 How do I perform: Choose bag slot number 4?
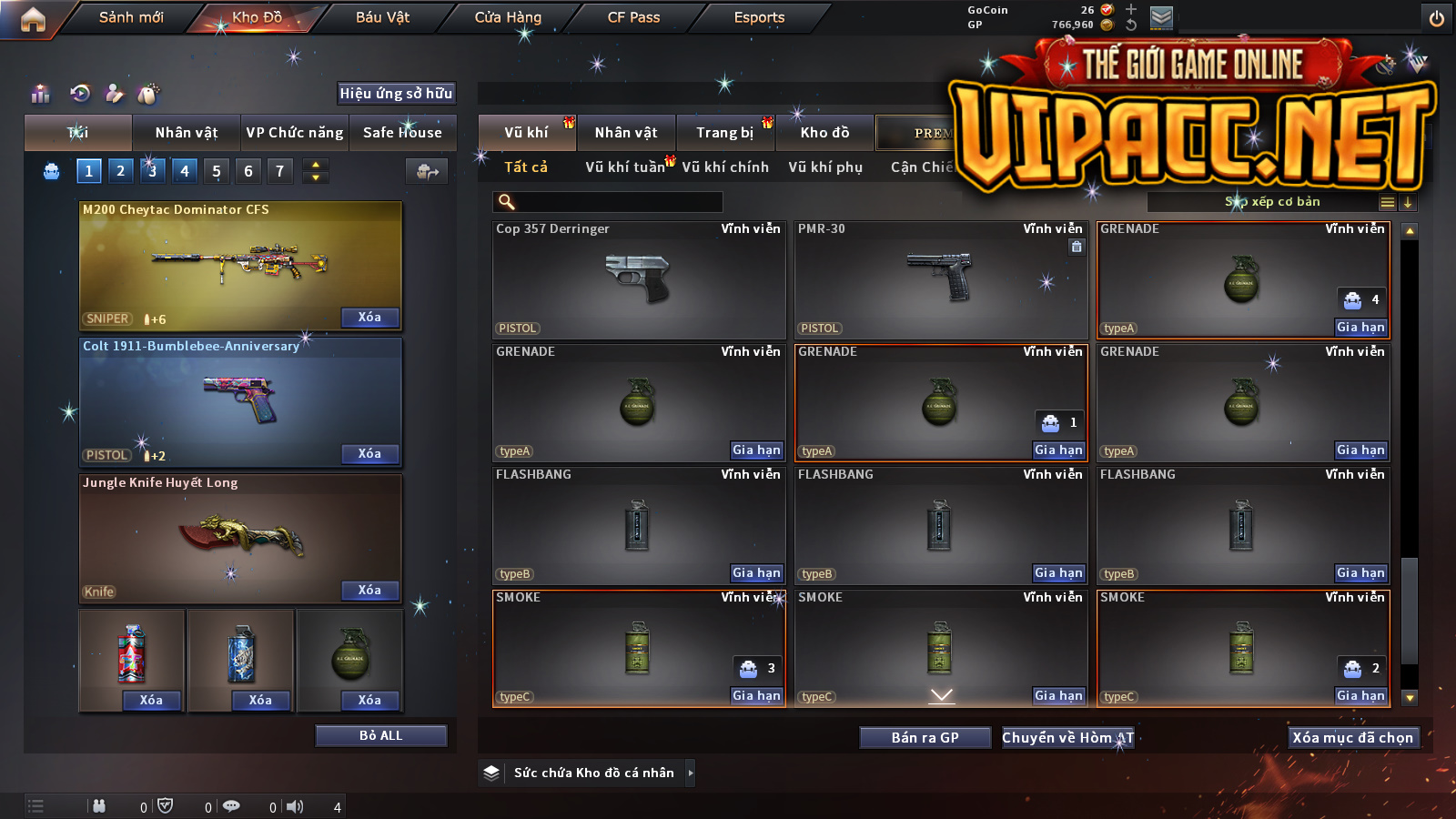tap(185, 171)
